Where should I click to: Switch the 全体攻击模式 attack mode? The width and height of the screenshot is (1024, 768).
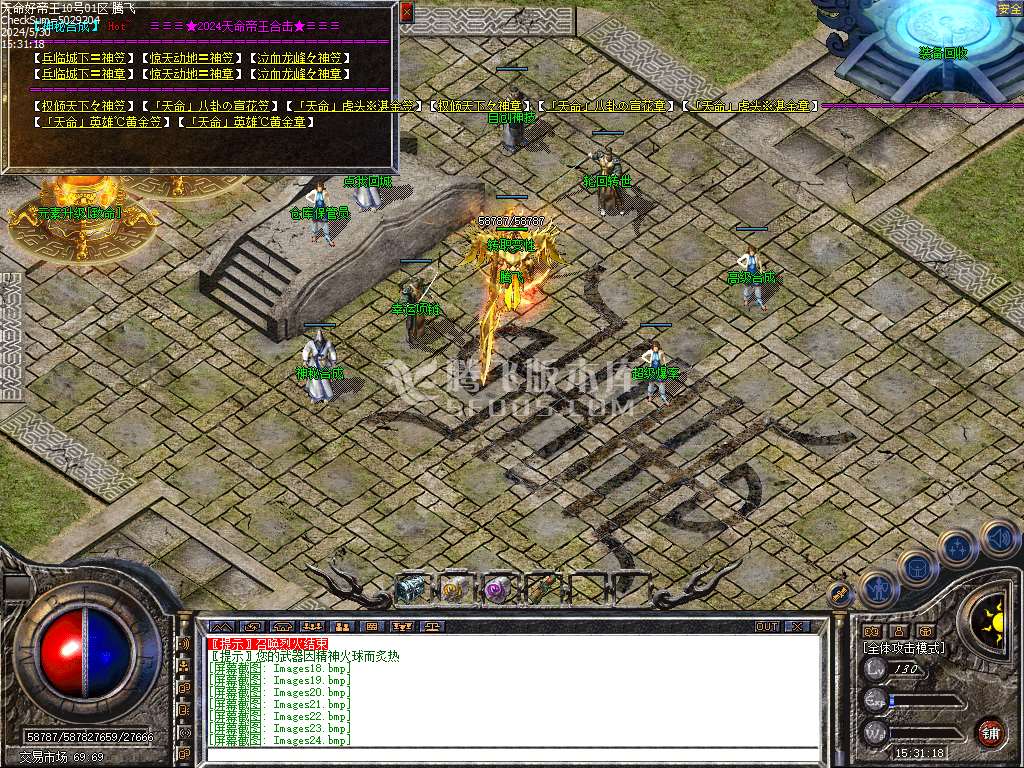(903, 648)
